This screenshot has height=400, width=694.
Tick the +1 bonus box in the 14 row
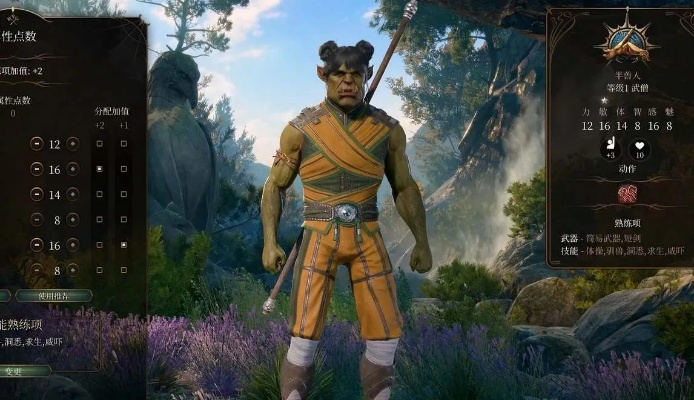123,194
